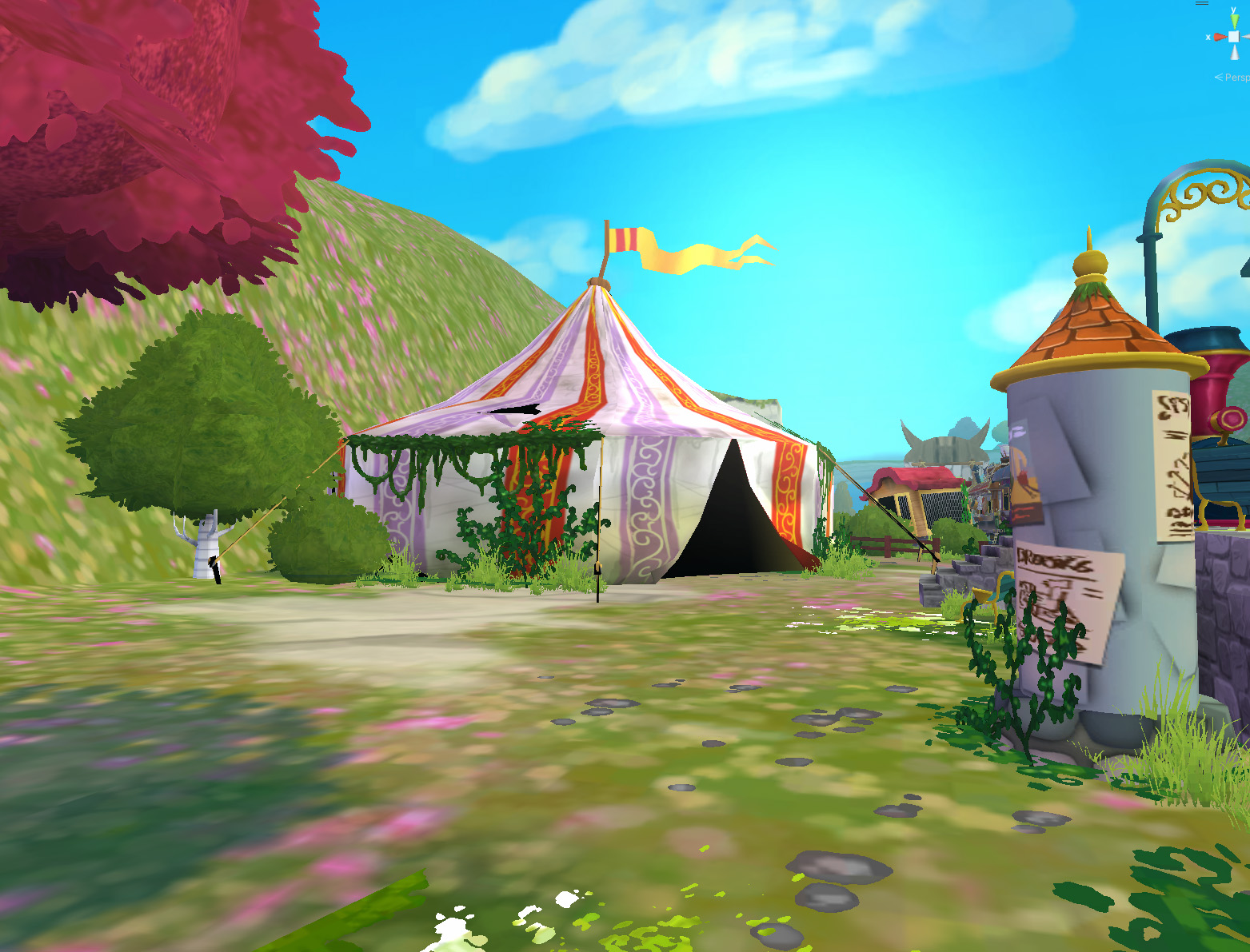Click the green Y axis cone on the gizmo
This screenshot has height=952, width=1250.
tap(1234, 20)
